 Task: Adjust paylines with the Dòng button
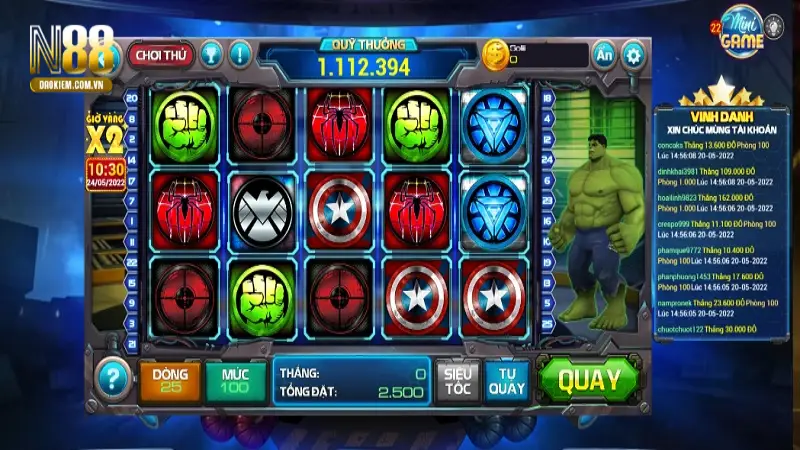[169, 380]
